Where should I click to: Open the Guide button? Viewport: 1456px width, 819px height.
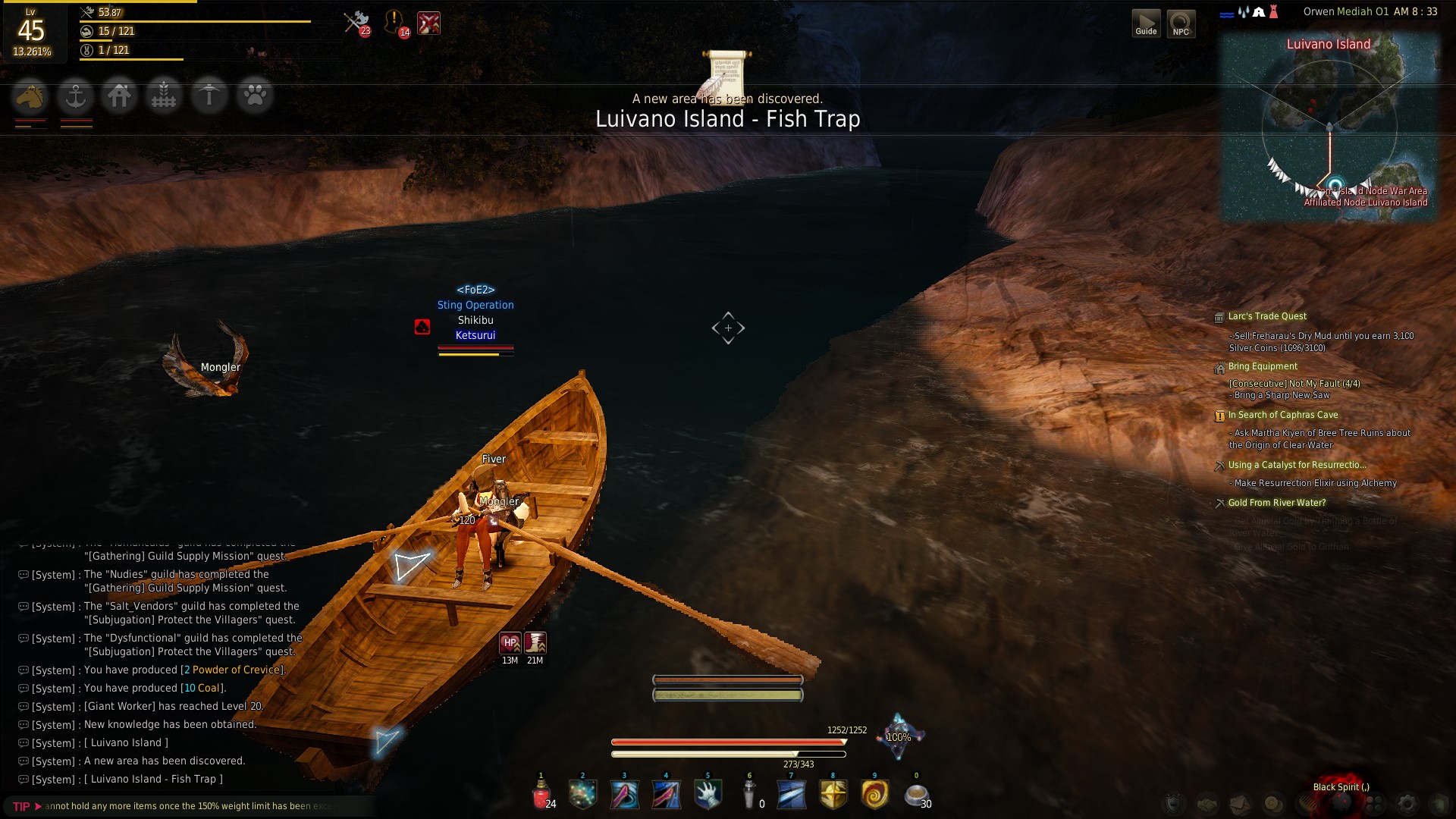pos(1146,23)
